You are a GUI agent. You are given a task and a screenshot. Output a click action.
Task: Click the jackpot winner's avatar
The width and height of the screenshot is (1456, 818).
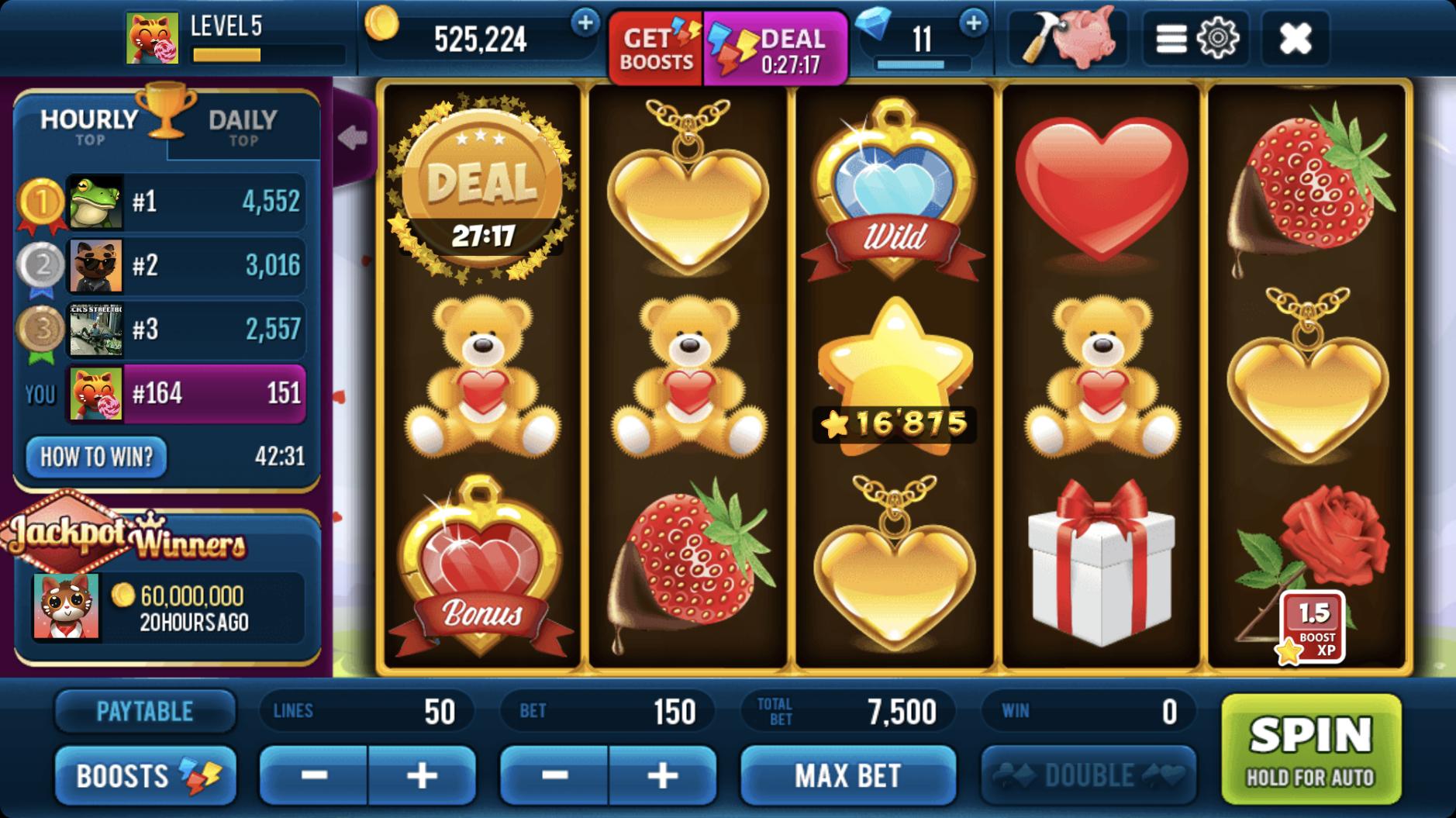(66, 607)
